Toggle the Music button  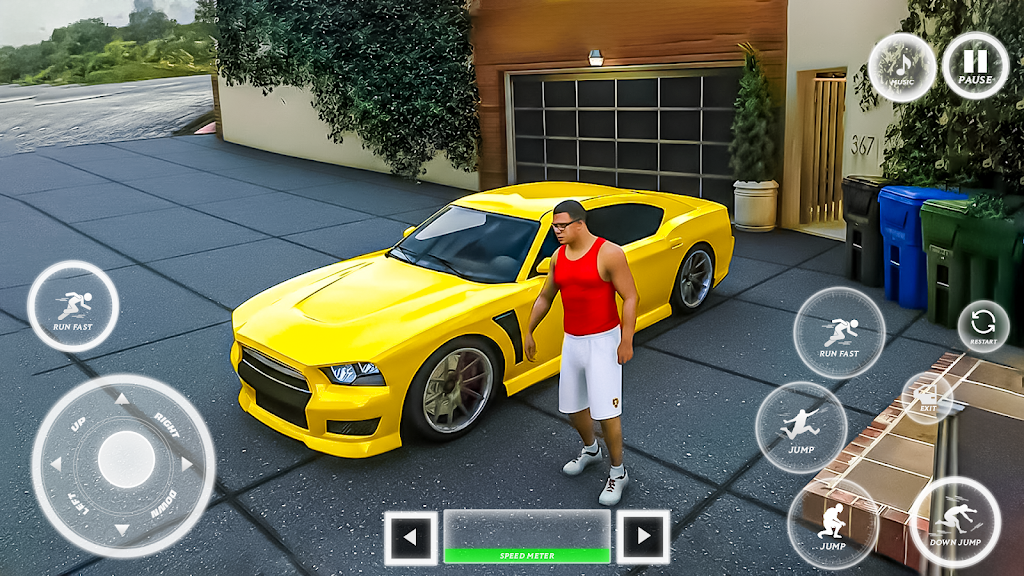click(902, 67)
